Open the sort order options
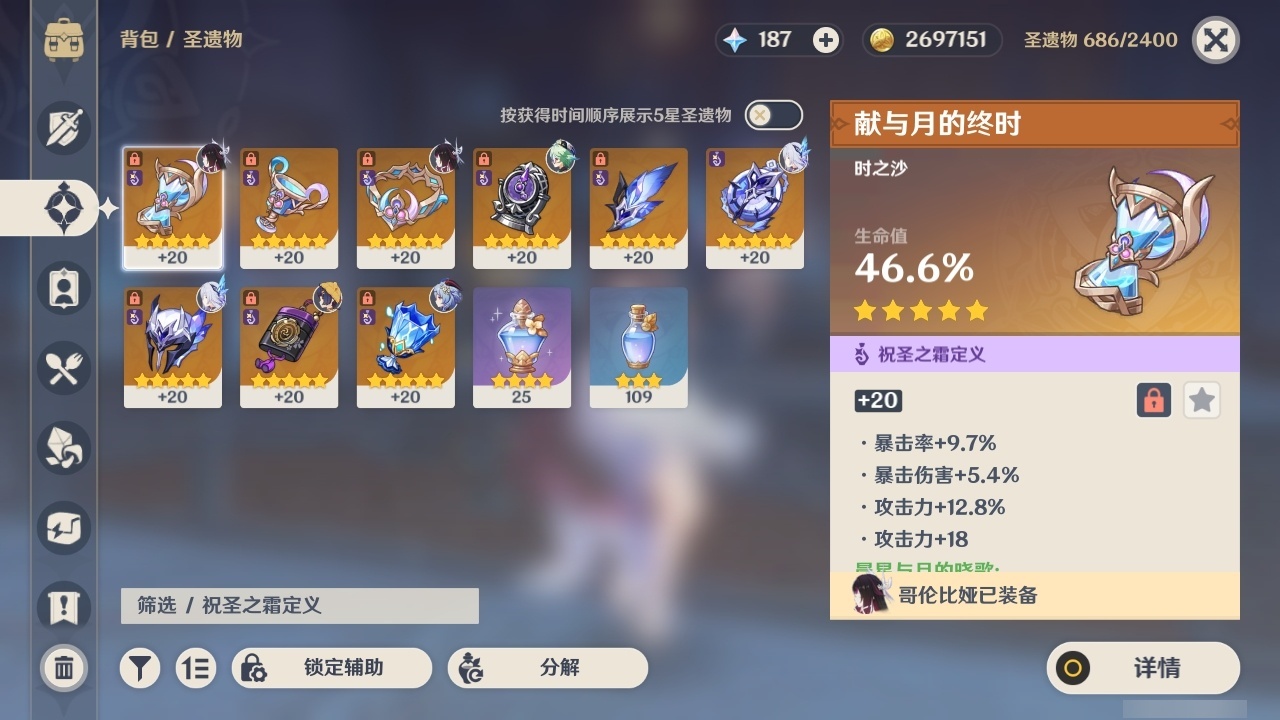 (x=196, y=668)
